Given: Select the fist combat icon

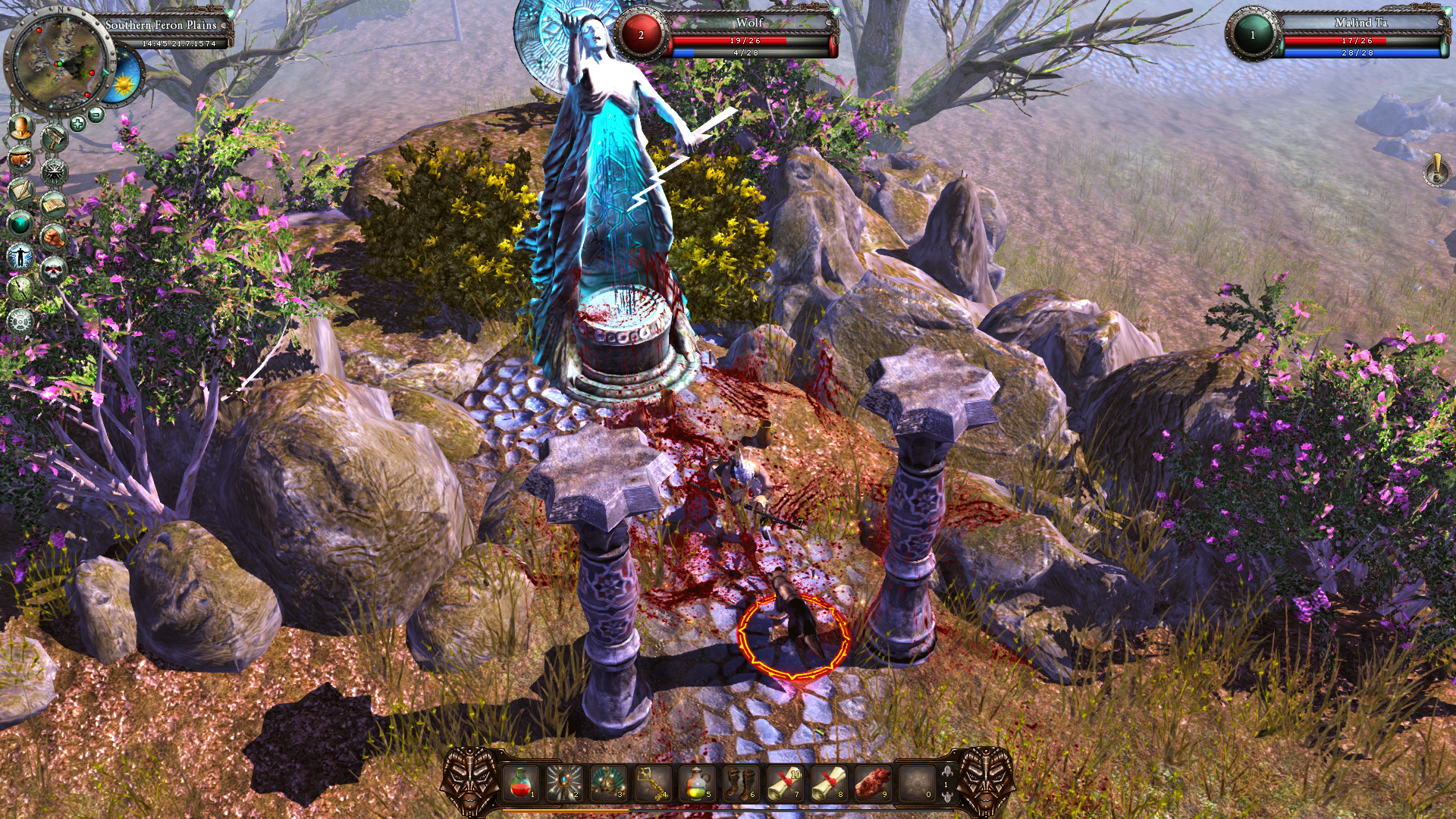Looking at the screenshot, I should coord(53,238).
